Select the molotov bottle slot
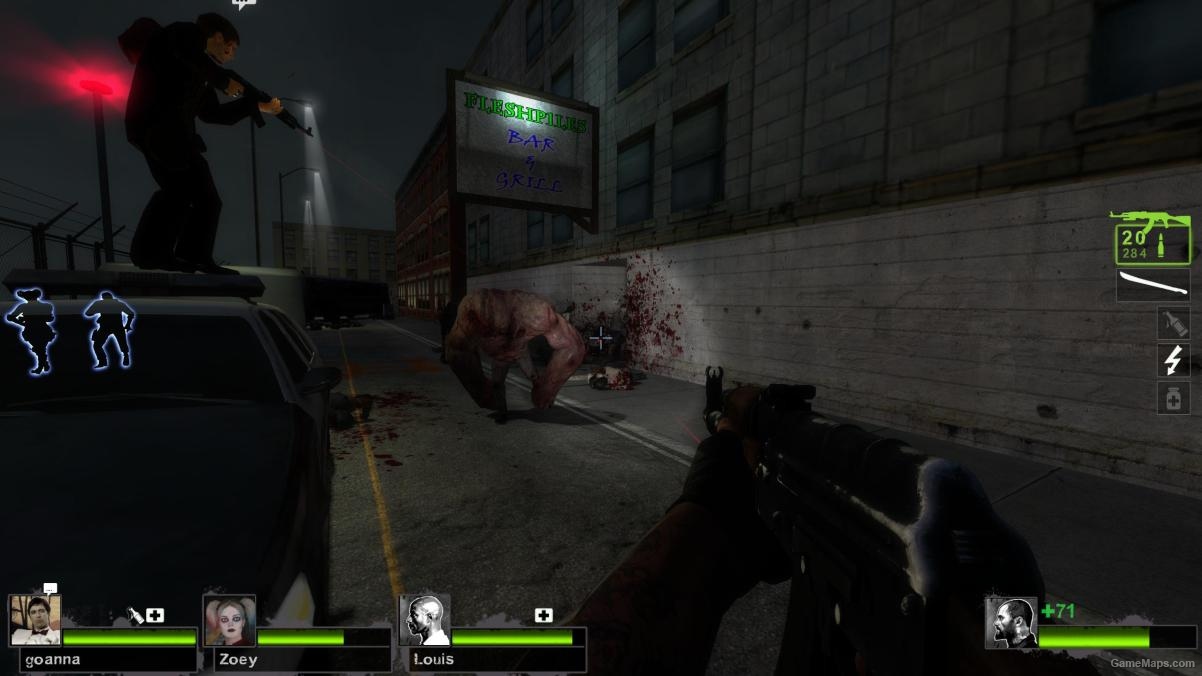Viewport: 1202px width, 676px height. (1173, 323)
